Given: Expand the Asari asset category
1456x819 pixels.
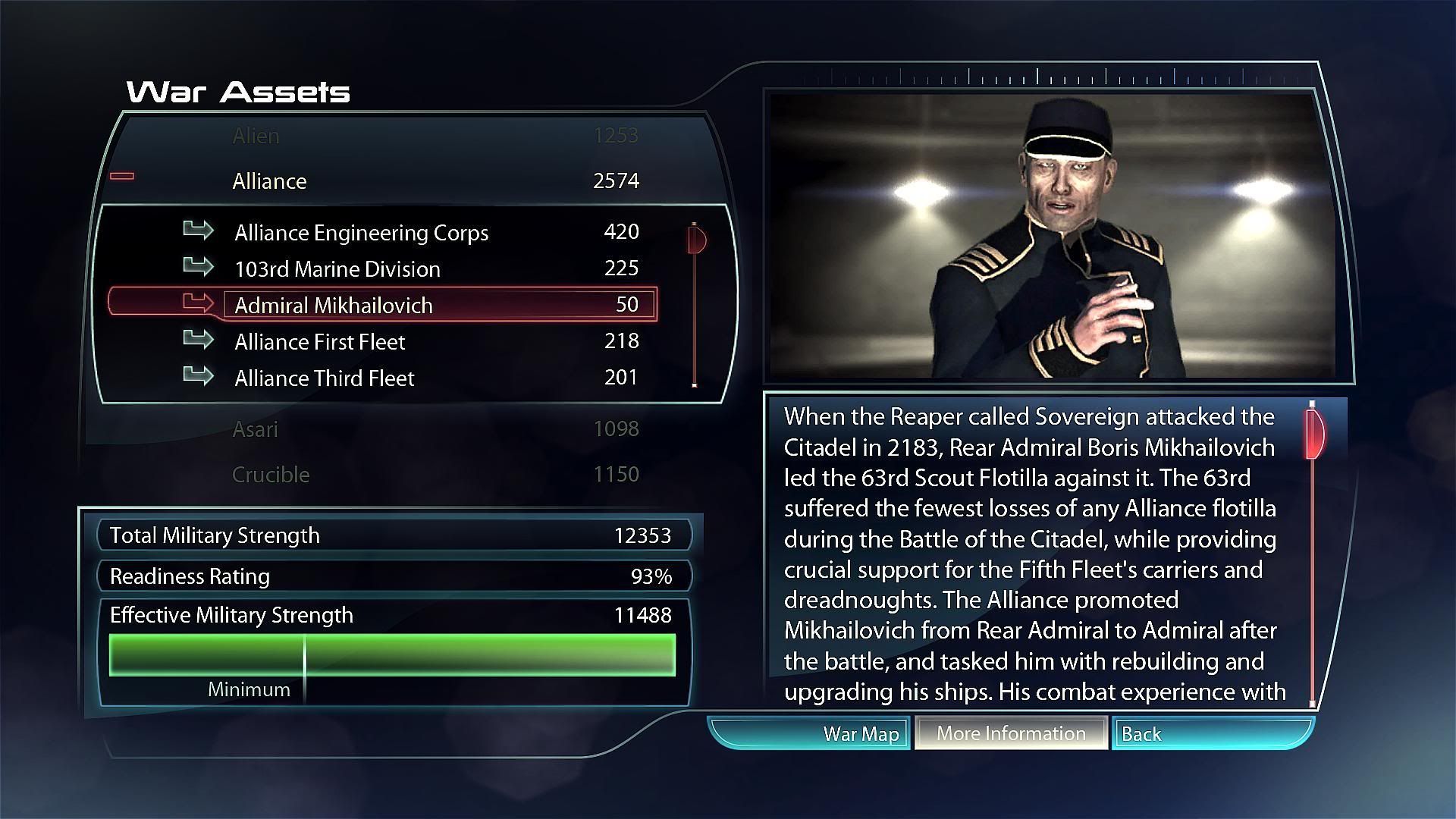Looking at the screenshot, I should click(x=255, y=429).
